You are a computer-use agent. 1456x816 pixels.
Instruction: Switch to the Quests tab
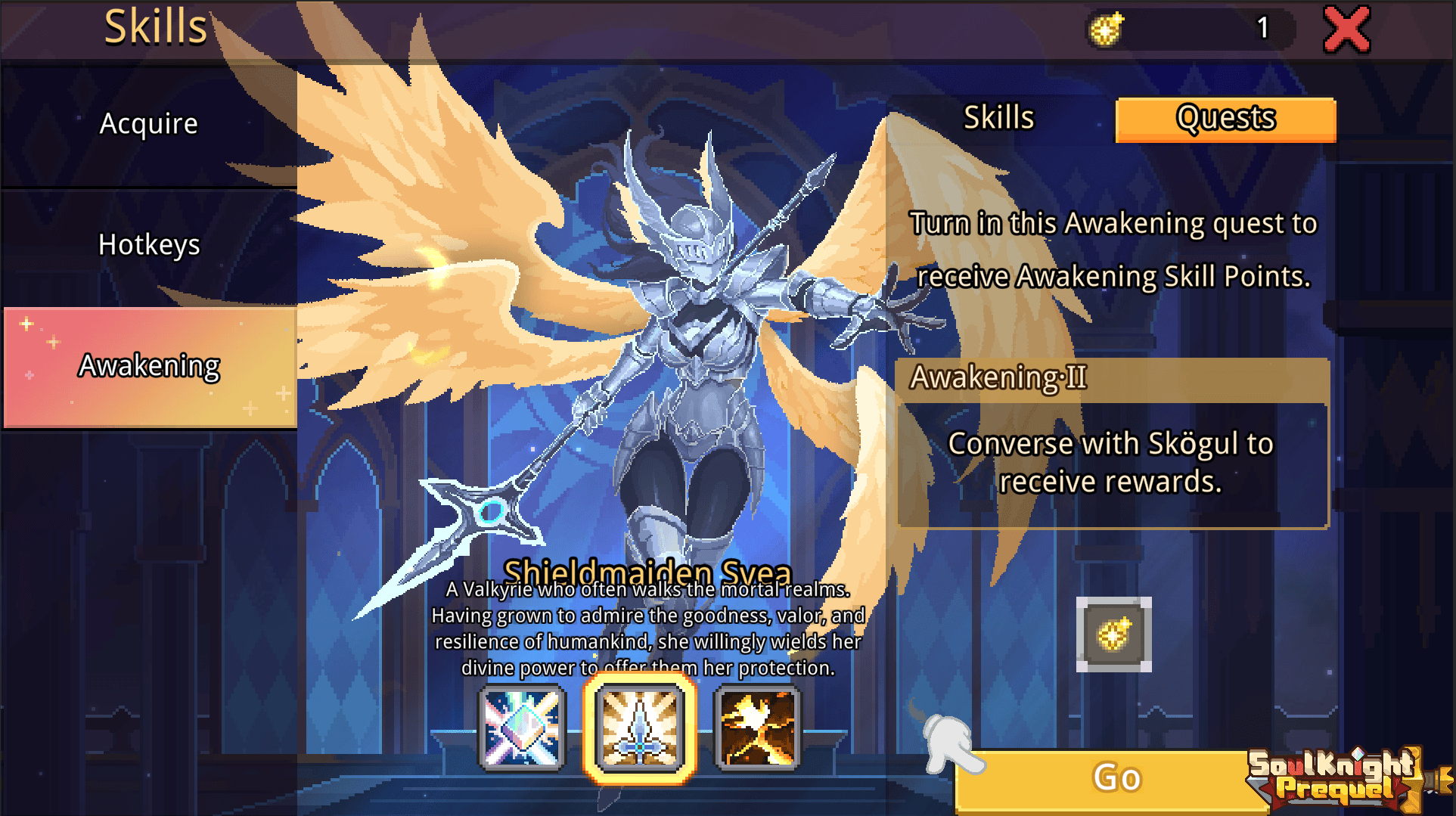click(1225, 119)
